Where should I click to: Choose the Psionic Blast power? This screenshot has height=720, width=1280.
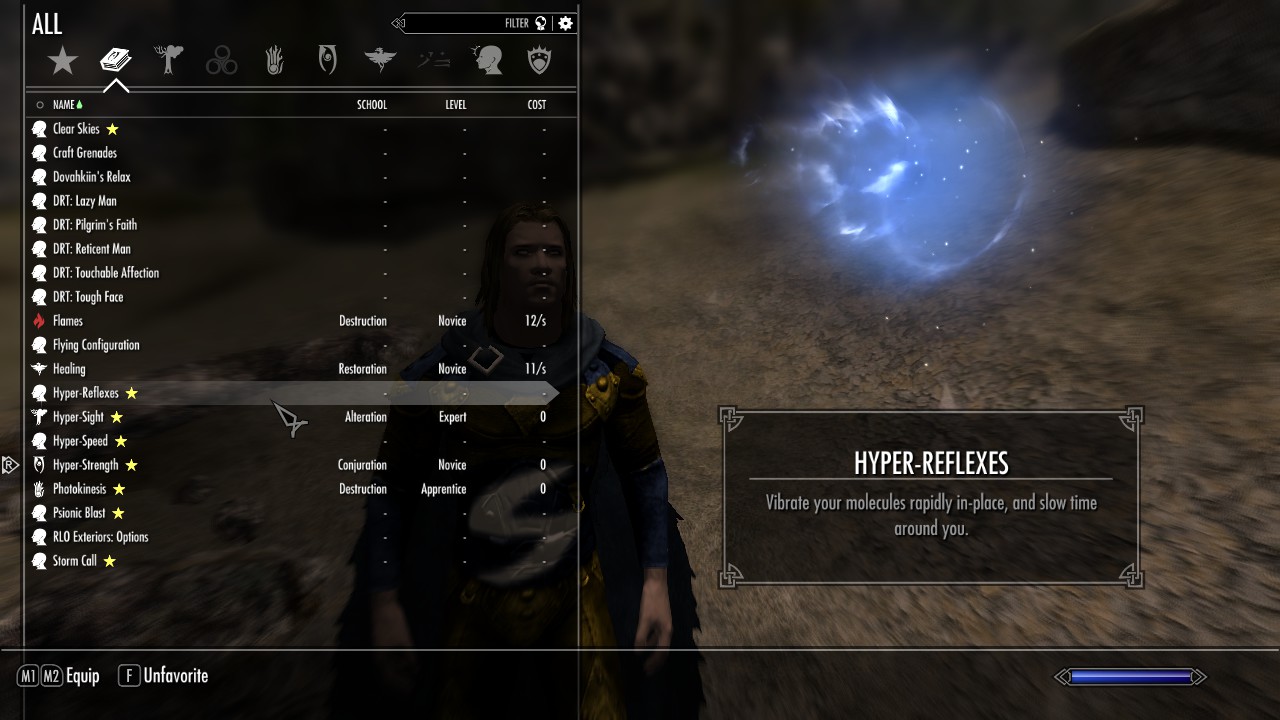coord(79,513)
